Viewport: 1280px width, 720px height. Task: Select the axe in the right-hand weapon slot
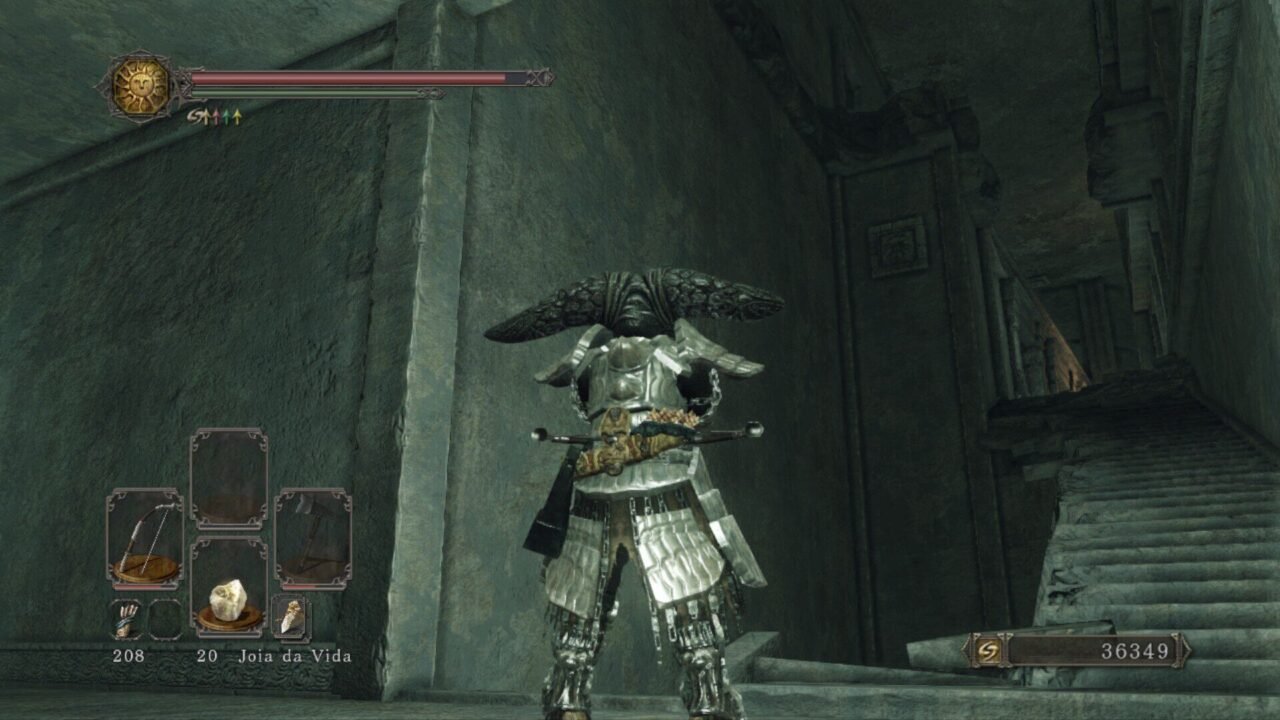313,538
